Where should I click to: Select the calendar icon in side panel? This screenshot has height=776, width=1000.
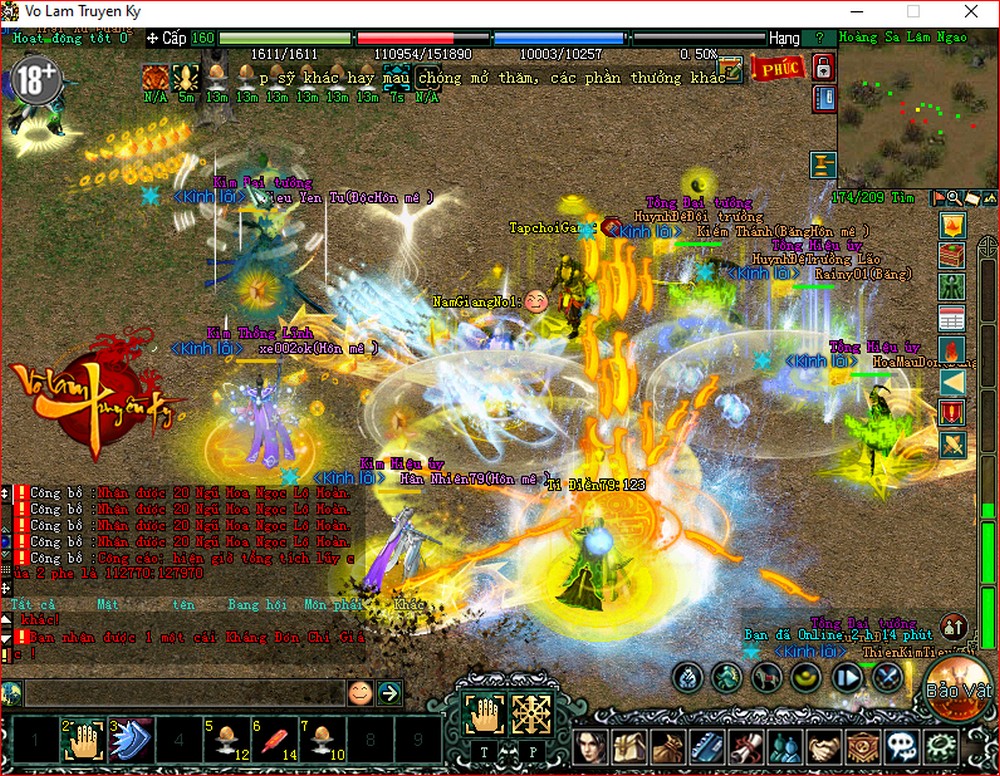pyautogui.click(x=952, y=319)
